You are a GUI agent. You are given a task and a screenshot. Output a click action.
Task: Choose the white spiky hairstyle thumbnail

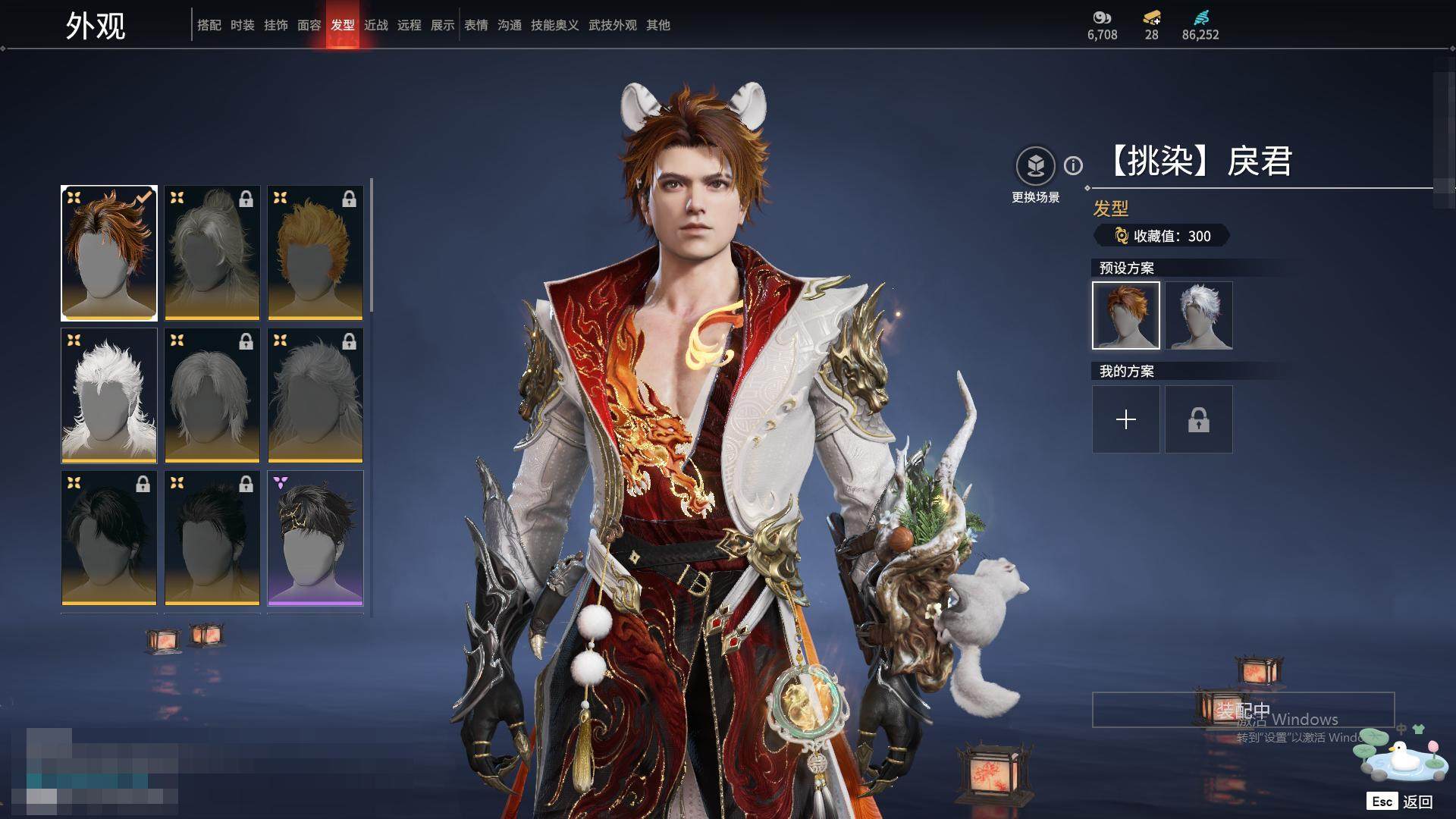[x=109, y=395]
